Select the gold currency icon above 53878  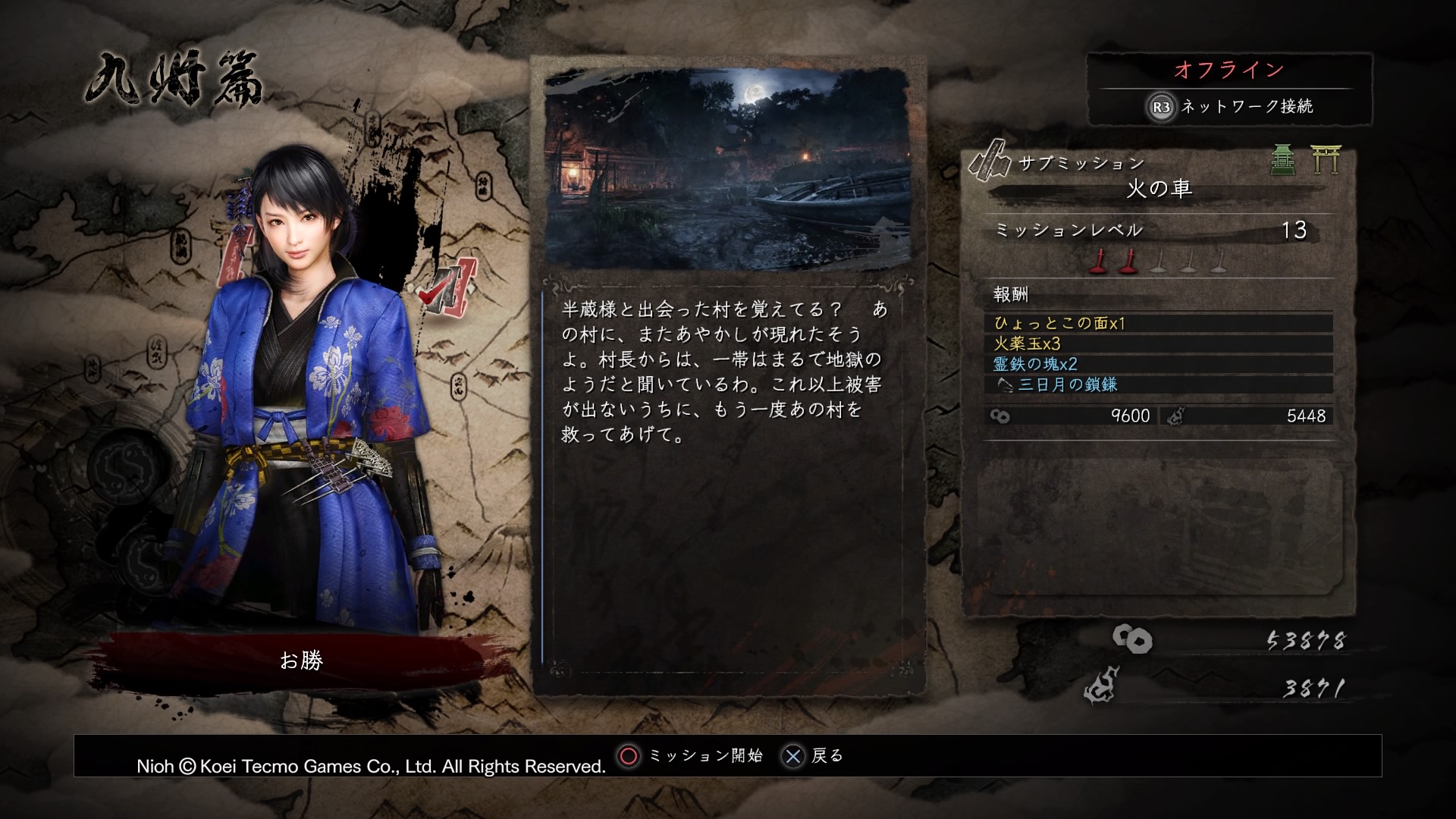point(1134,639)
